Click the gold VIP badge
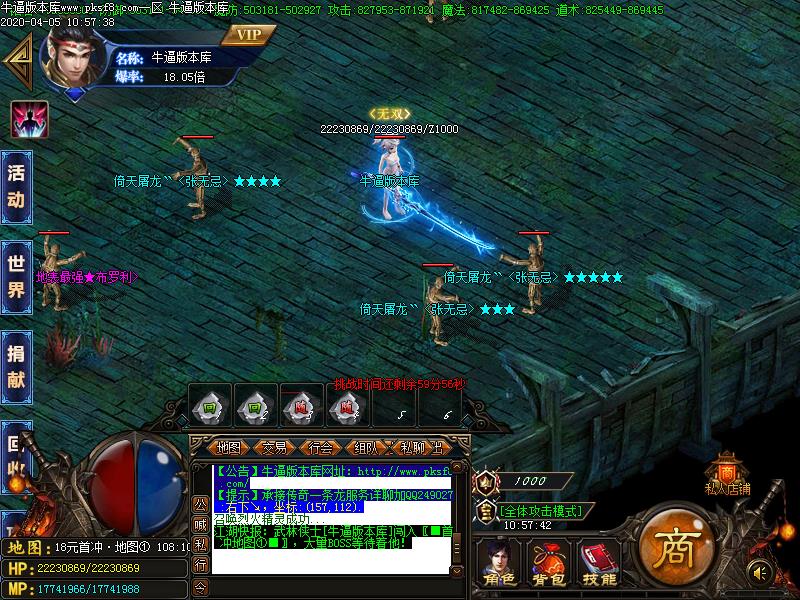800x600 pixels. [249, 35]
